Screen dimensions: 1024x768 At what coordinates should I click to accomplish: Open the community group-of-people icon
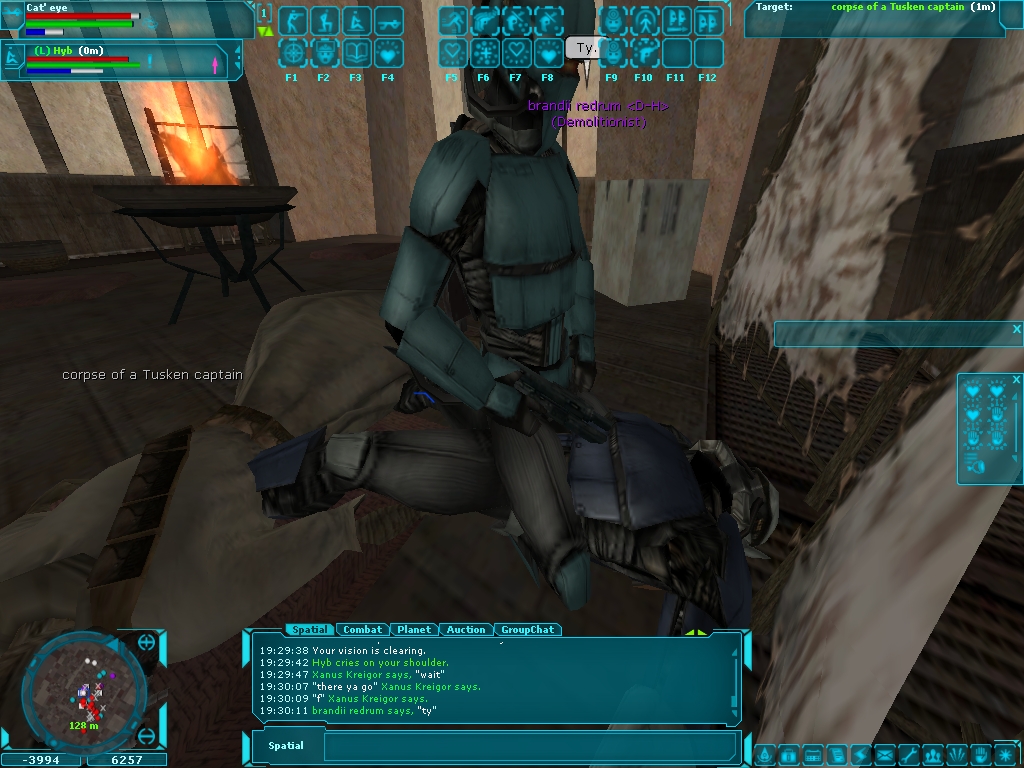pyautogui.click(x=932, y=754)
